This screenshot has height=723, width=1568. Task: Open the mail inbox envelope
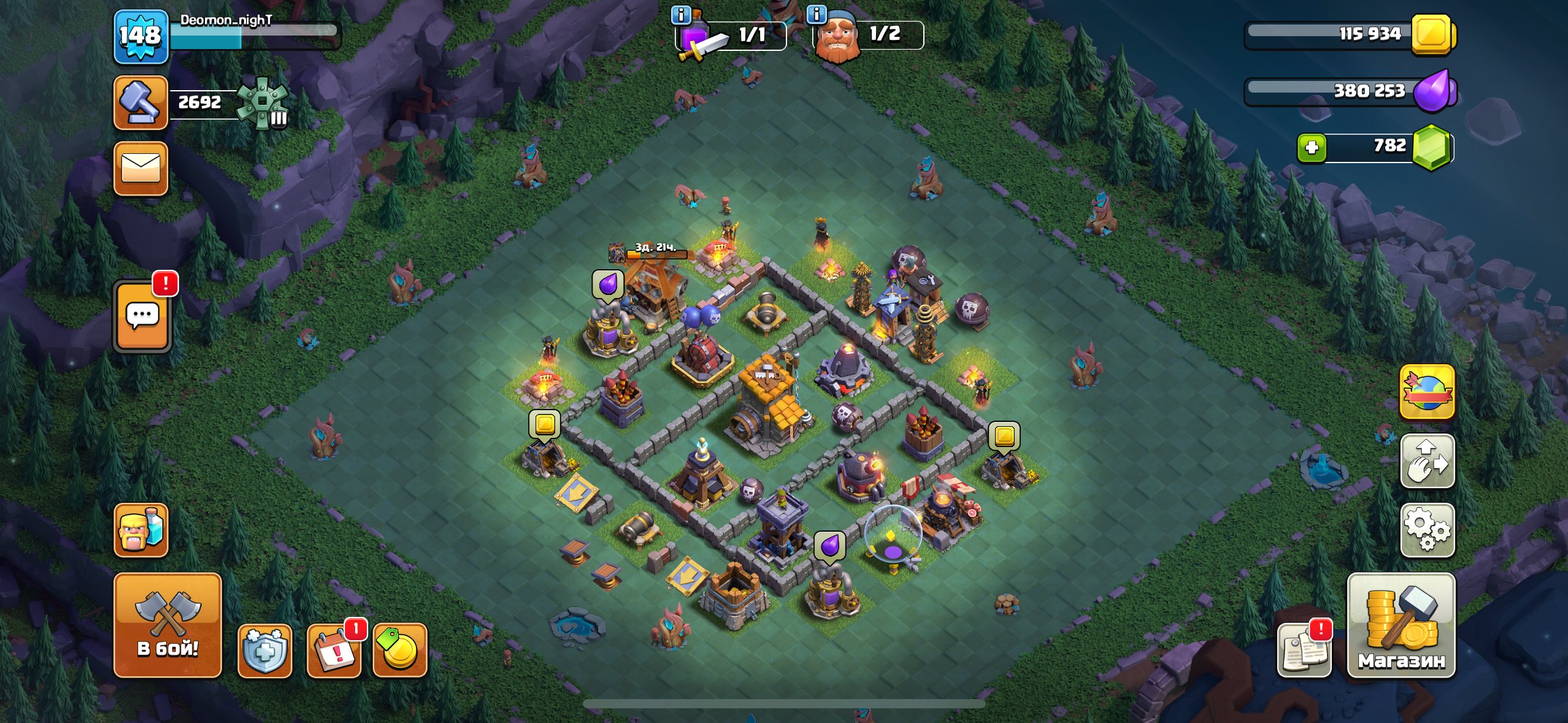140,169
